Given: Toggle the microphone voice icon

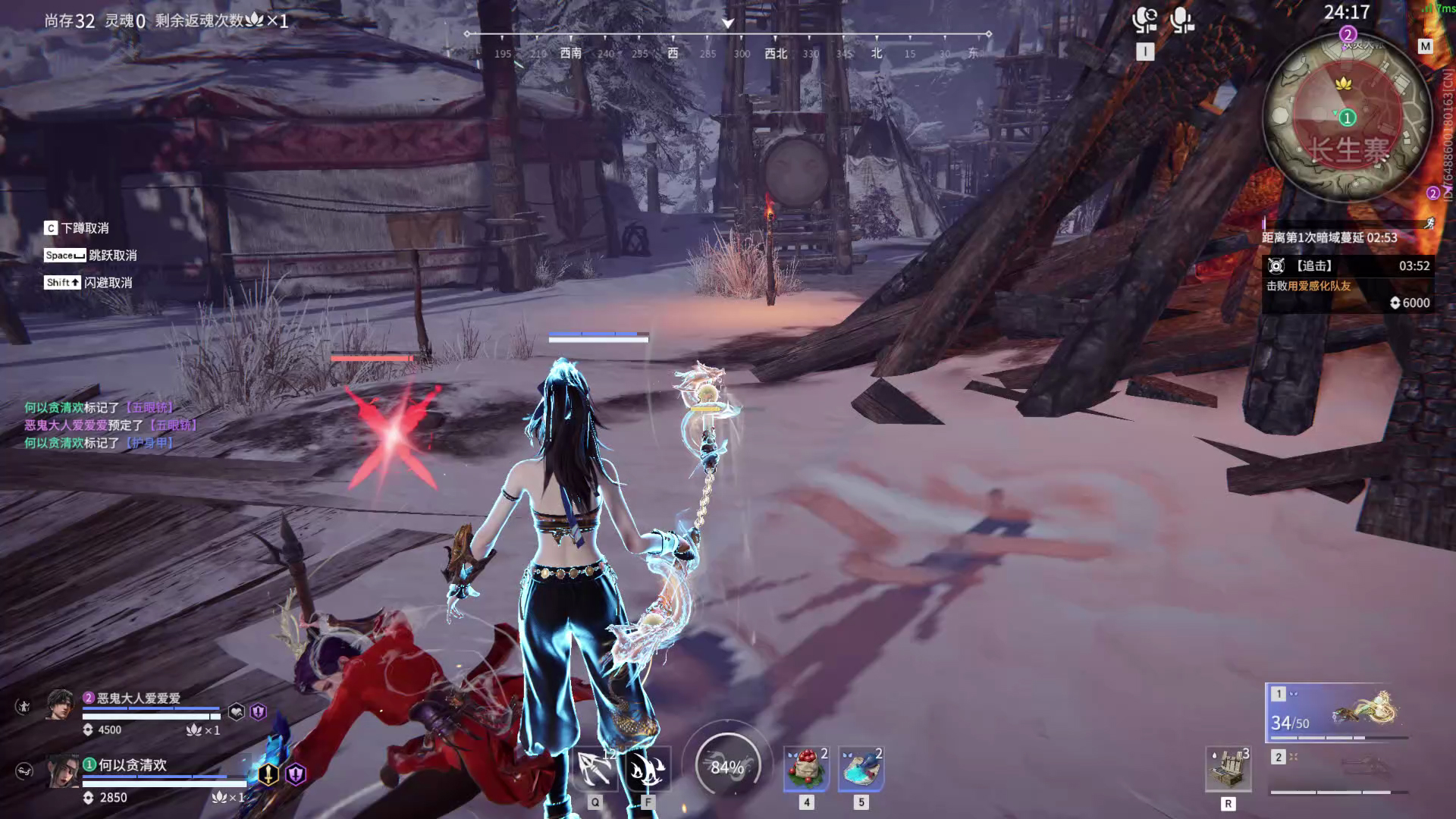Looking at the screenshot, I should coord(1181,20).
